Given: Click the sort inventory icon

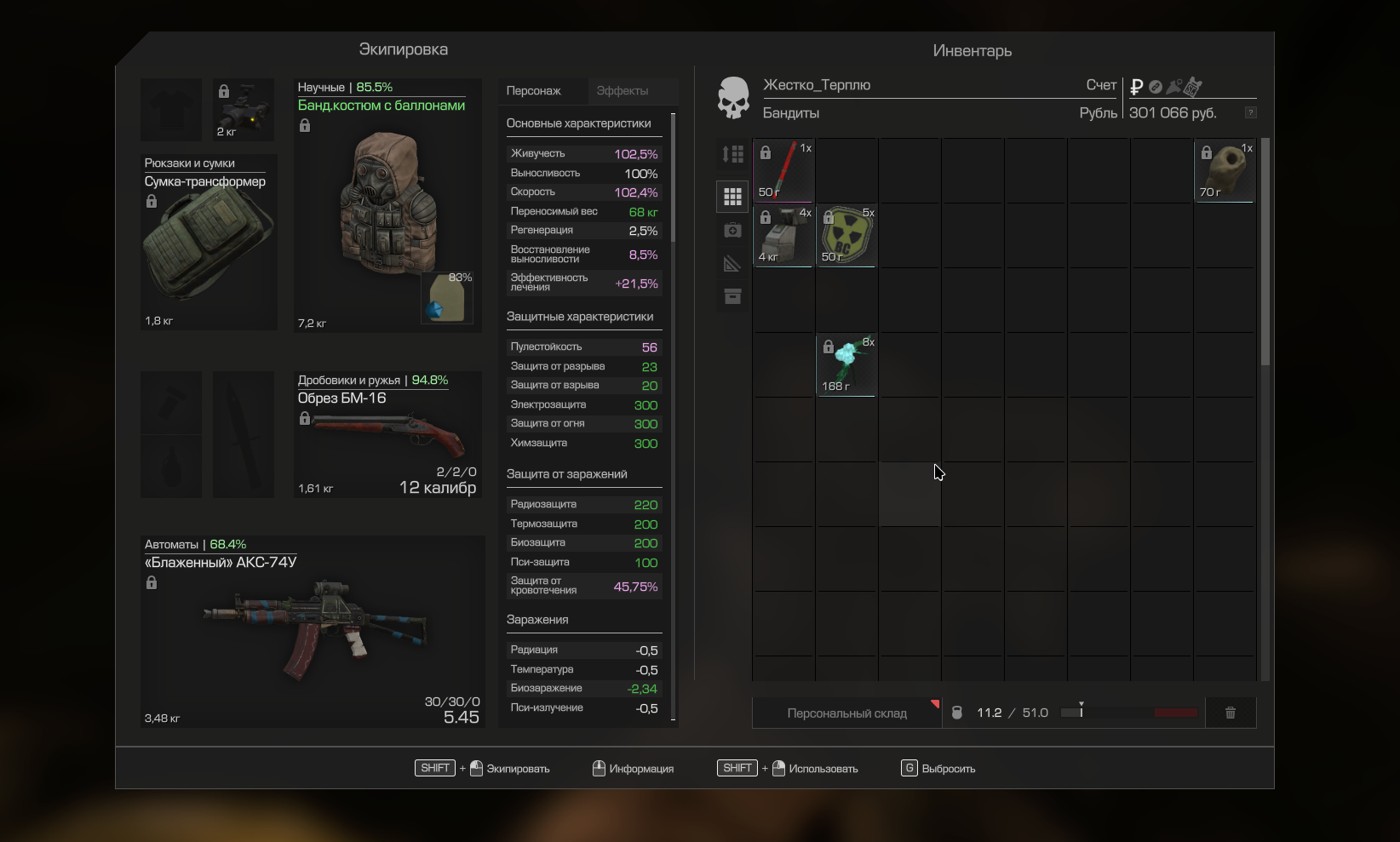Looking at the screenshot, I should pyautogui.click(x=732, y=154).
